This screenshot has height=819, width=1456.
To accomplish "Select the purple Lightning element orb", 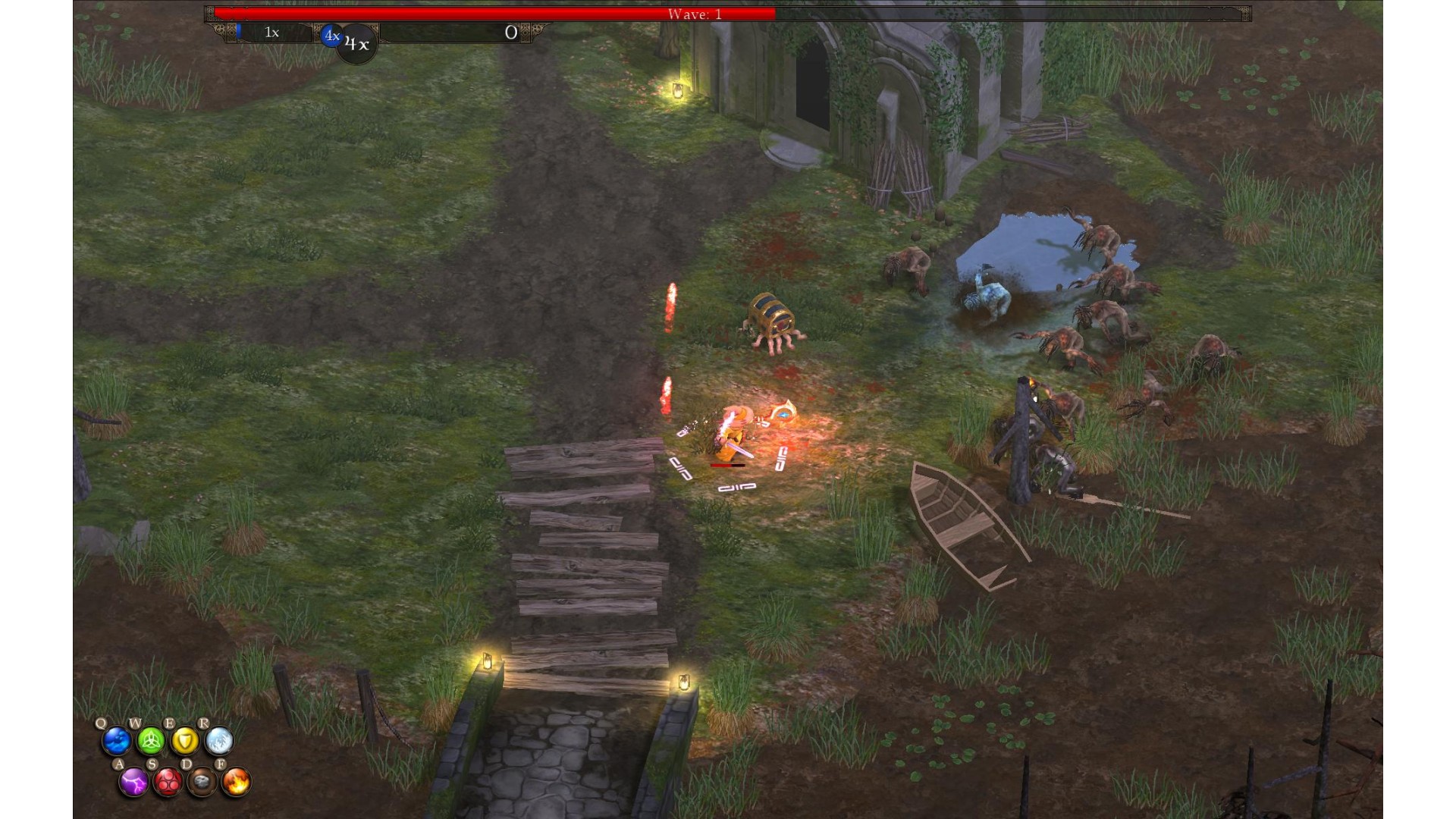I will pos(133,782).
